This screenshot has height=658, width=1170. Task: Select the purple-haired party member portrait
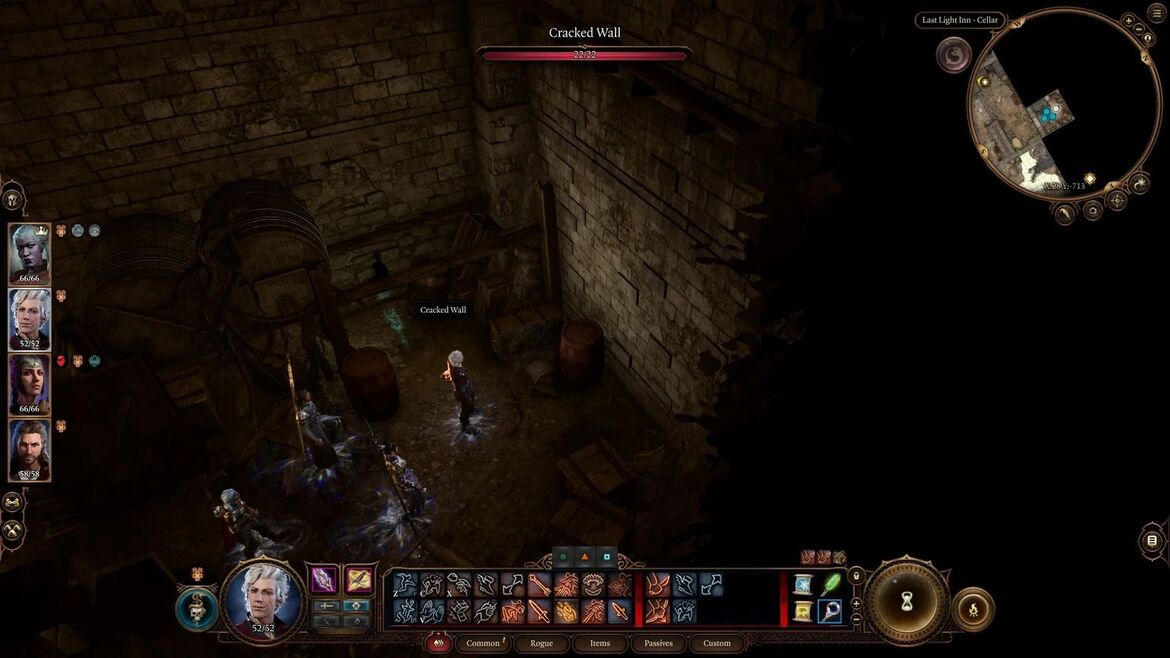30,385
